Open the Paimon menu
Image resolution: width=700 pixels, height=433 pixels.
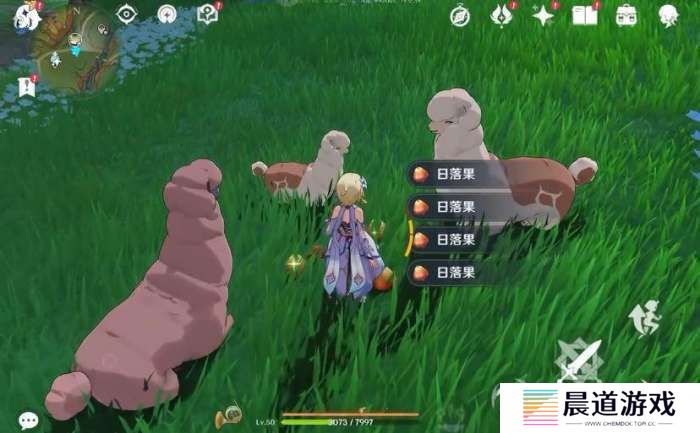click(26, 16)
